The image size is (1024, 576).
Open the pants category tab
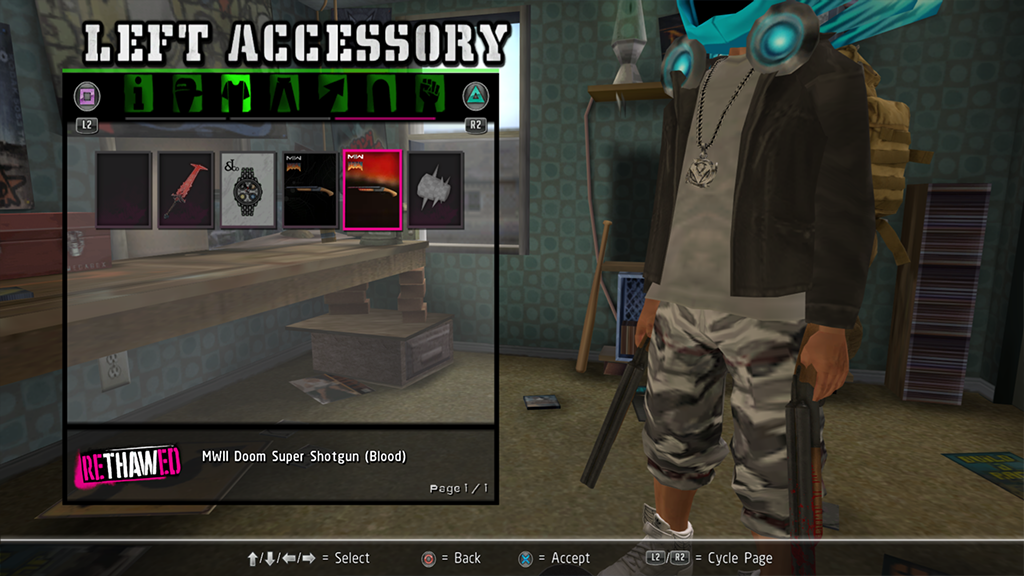pos(286,95)
